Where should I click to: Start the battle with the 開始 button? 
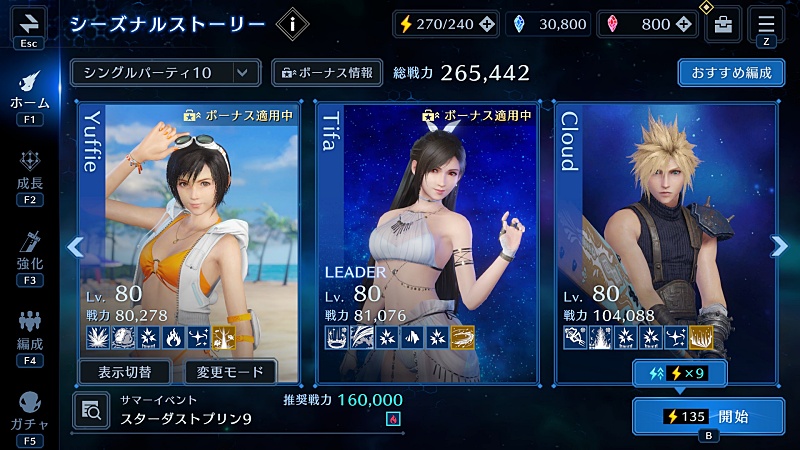708,416
